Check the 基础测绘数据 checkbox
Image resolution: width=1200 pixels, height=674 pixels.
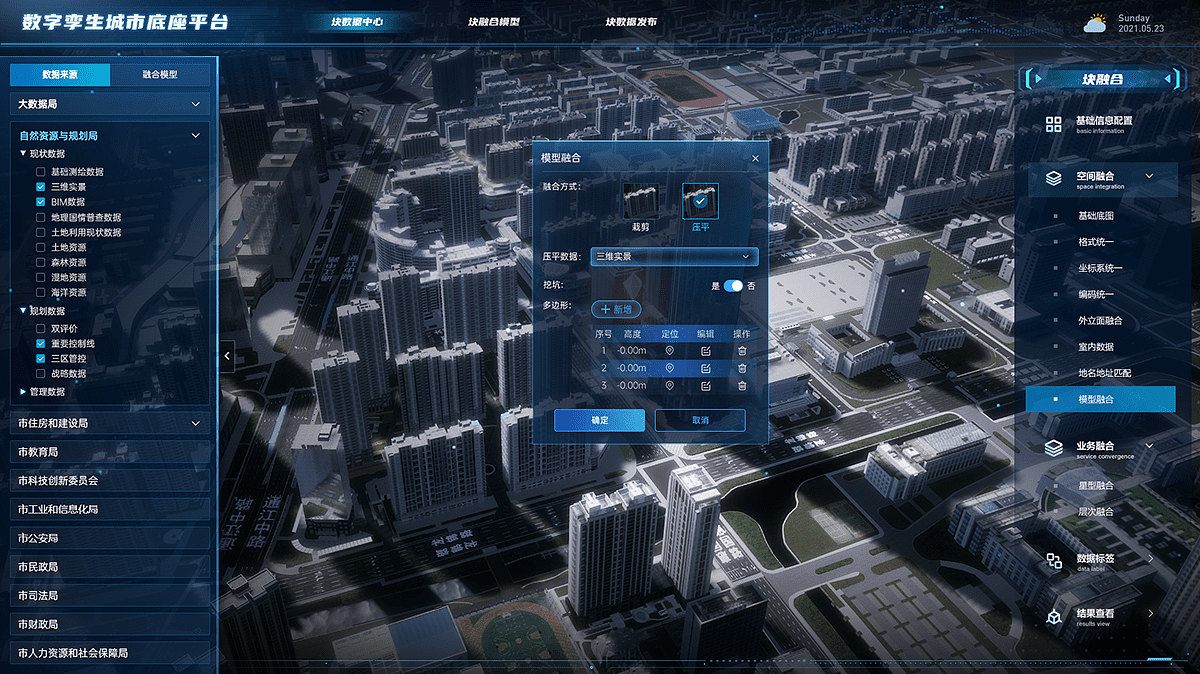[x=41, y=172]
